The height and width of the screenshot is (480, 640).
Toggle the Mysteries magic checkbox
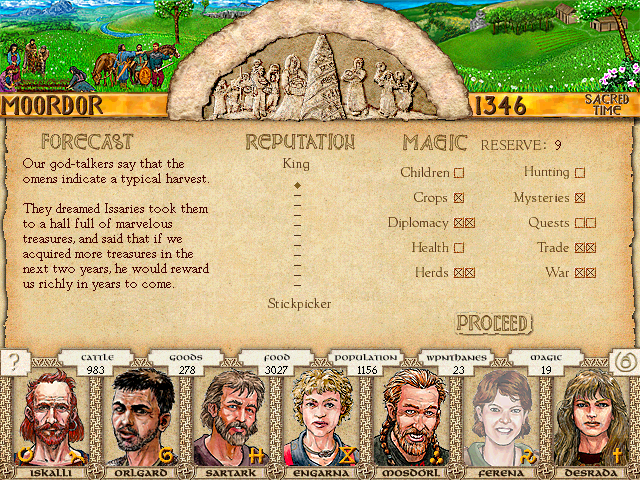click(580, 198)
